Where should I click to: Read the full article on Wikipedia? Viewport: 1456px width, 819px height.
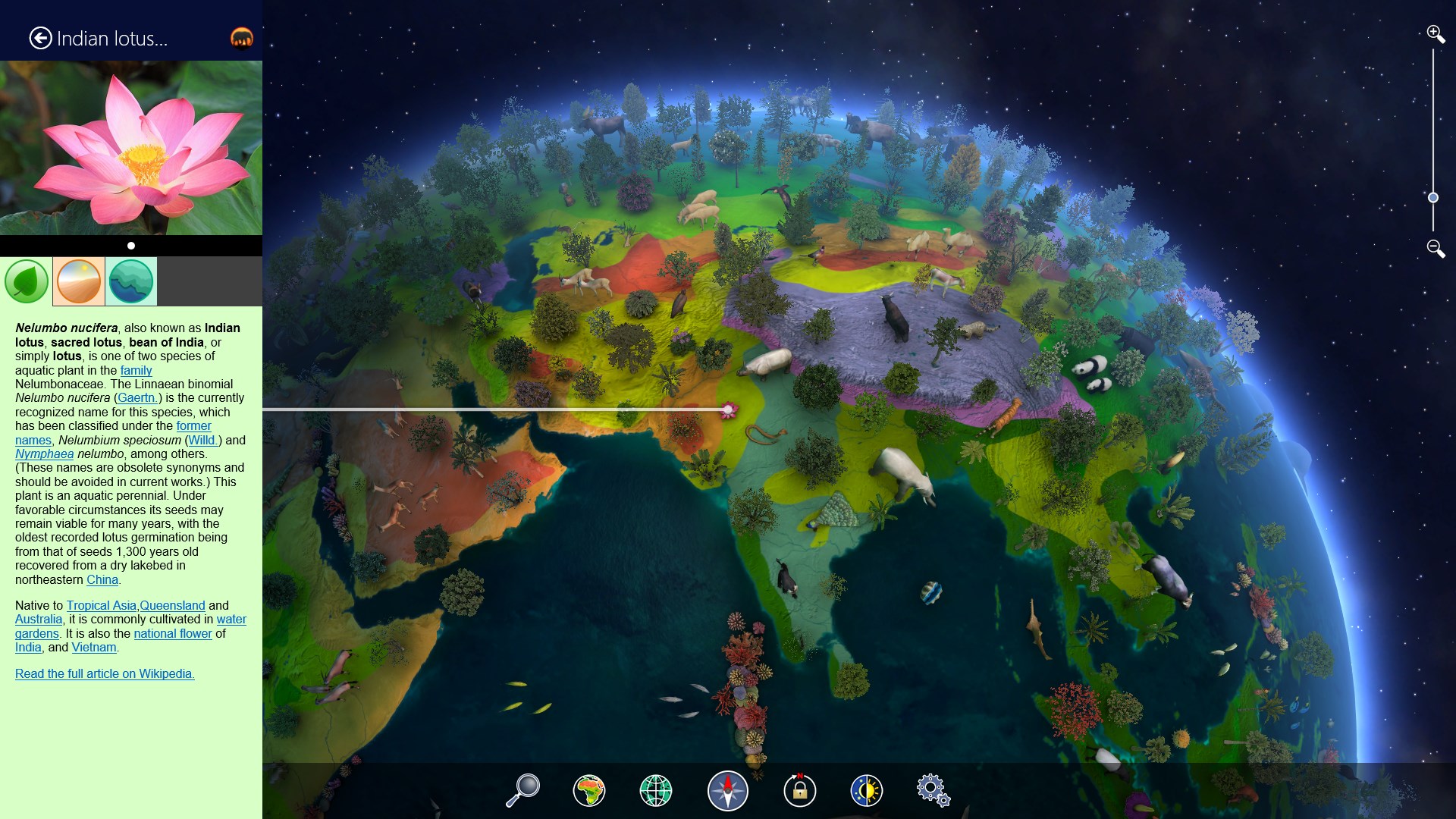pos(105,673)
